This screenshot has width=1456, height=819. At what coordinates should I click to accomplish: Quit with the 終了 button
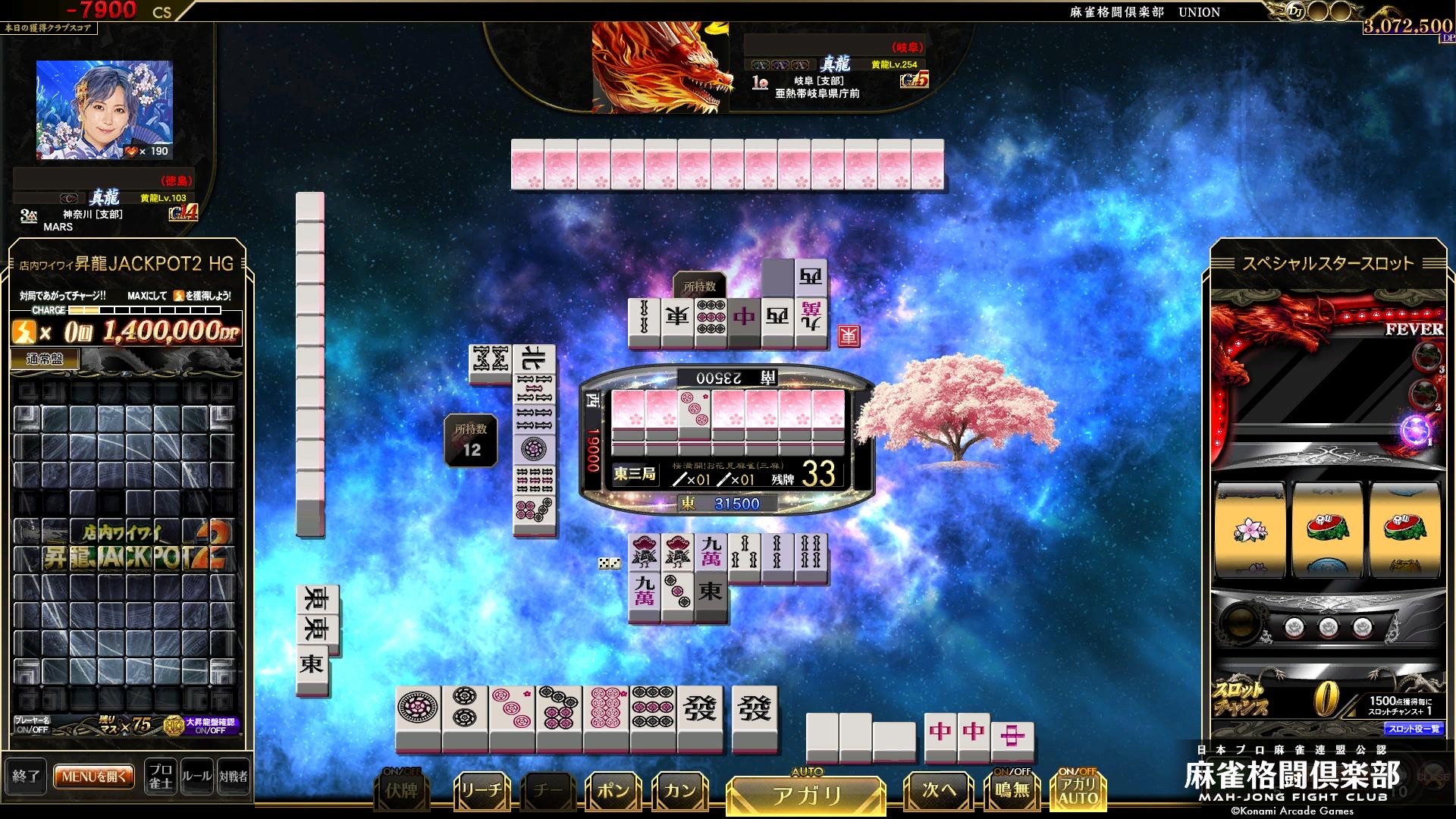[26, 777]
